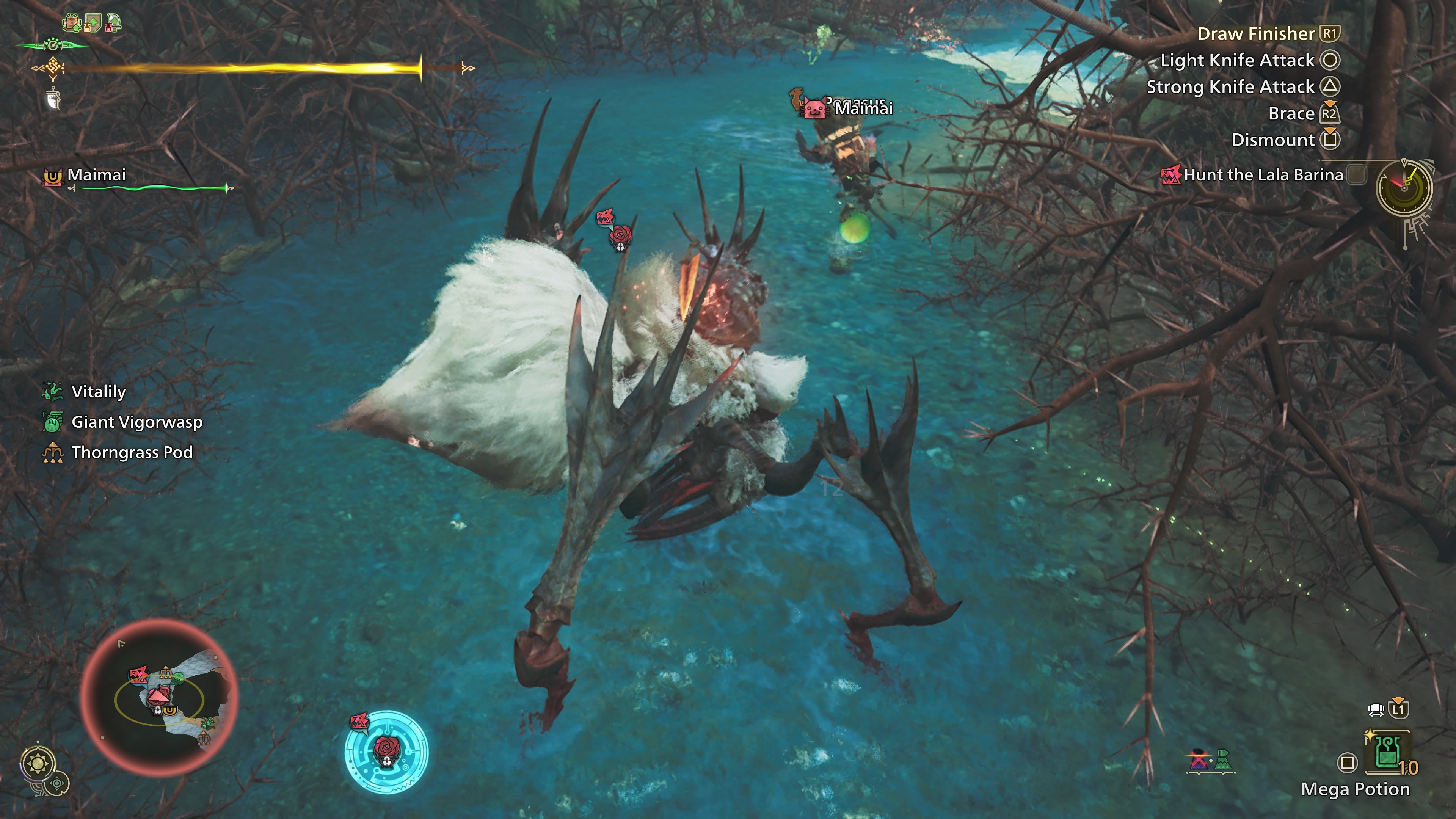1456x819 pixels.
Task: Click the quest timer clock dial
Action: [1404, 188]
